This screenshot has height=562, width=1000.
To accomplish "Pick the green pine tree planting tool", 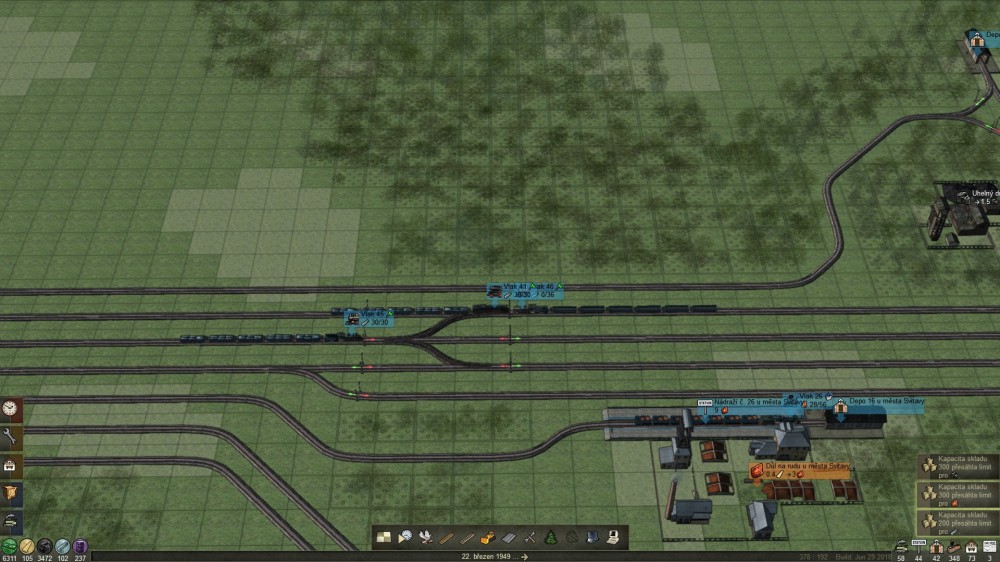I will click(x=550, y=537).
